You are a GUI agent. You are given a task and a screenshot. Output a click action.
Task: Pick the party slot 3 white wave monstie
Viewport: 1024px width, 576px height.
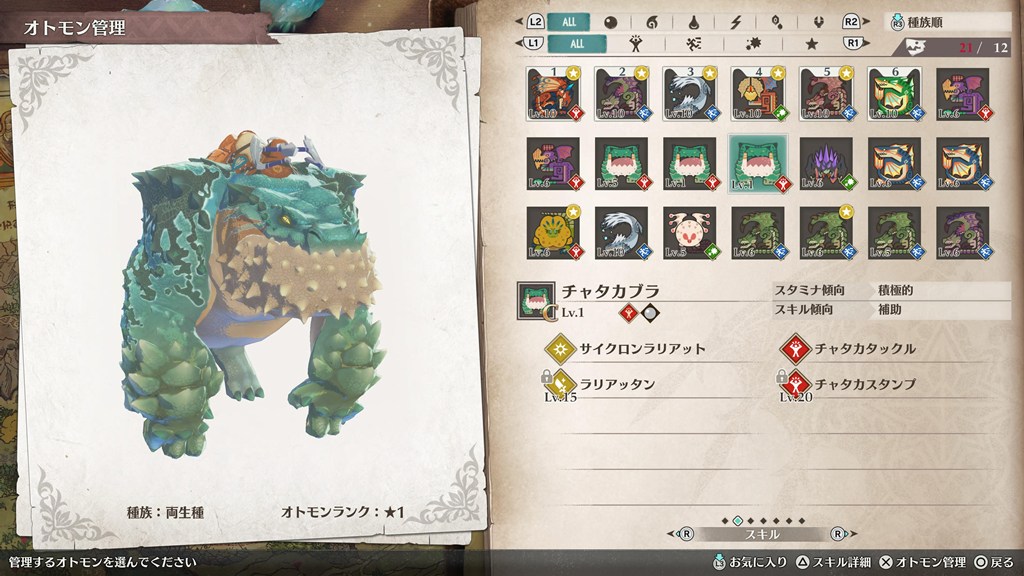click(x=689, y=94)
